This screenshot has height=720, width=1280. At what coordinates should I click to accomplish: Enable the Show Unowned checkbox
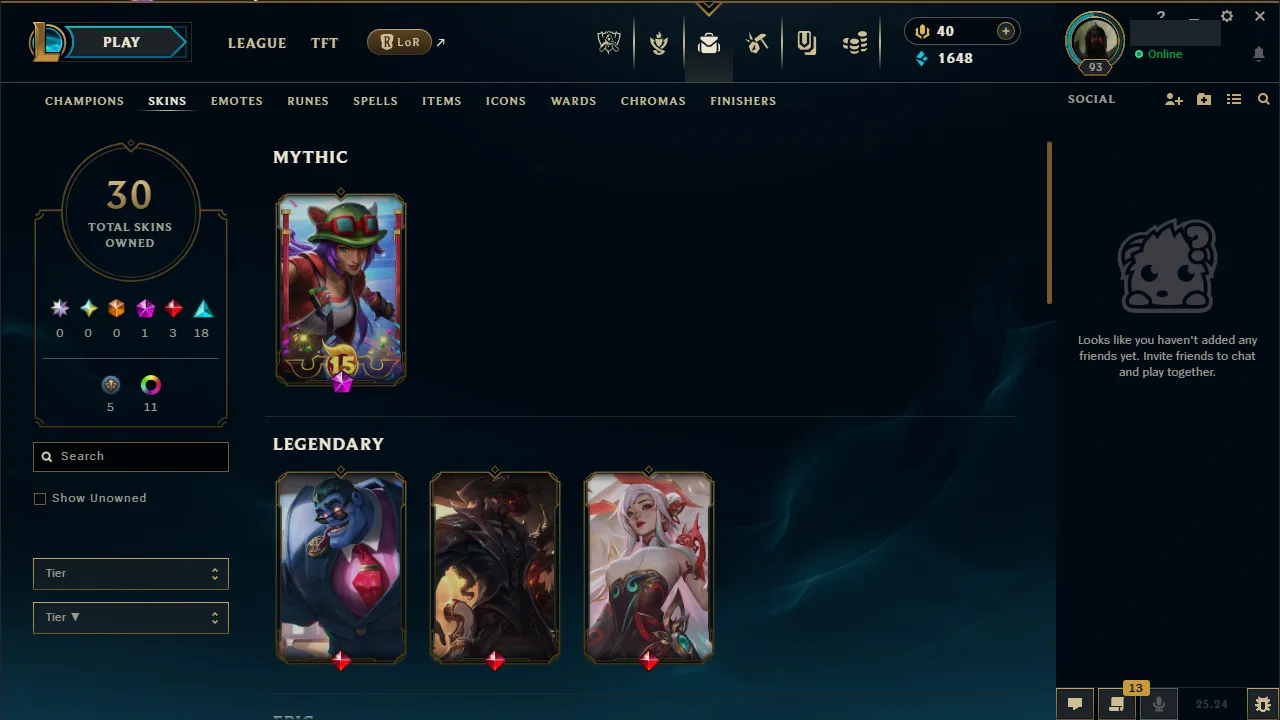40,498
